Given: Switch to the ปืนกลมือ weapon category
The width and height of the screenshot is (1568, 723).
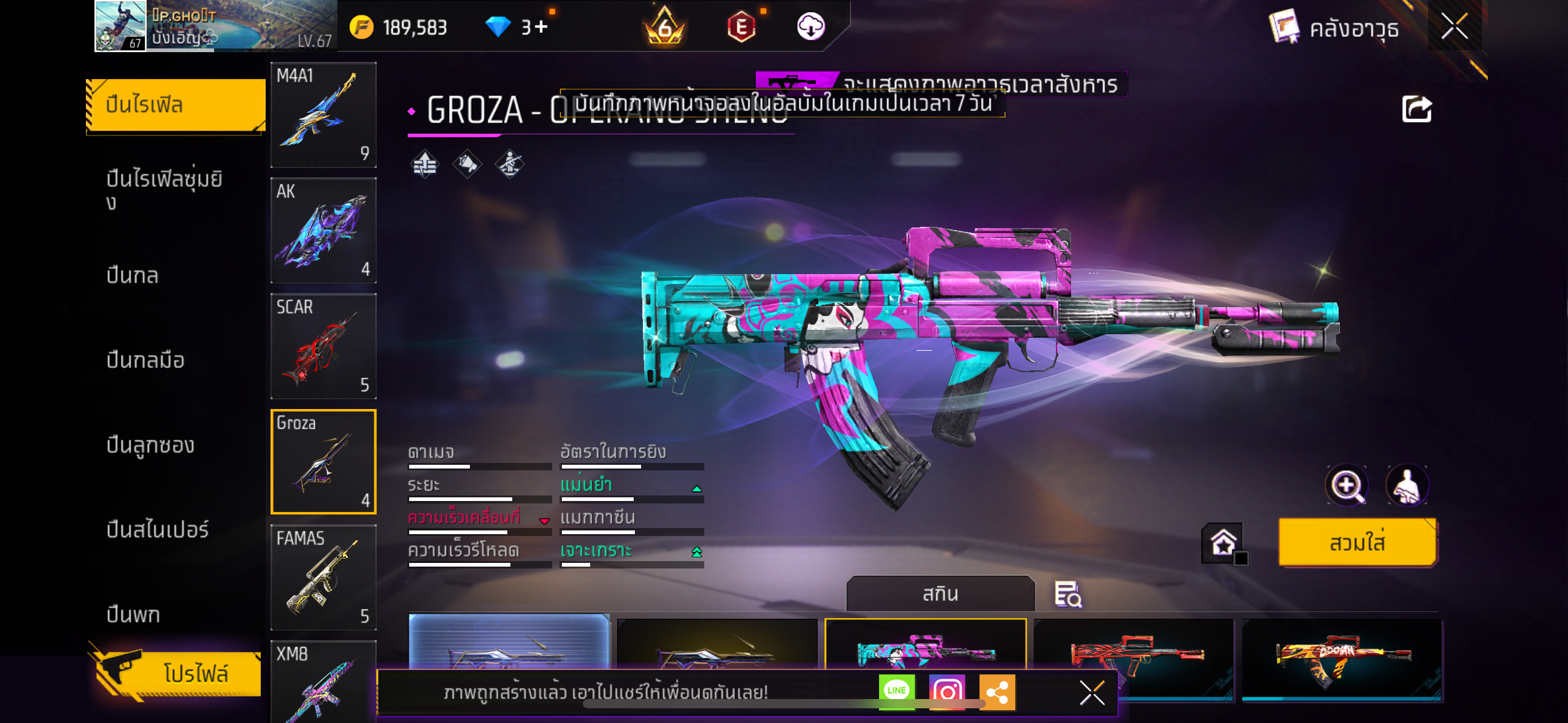Looking at the screenshot, I should coord(145,360).
